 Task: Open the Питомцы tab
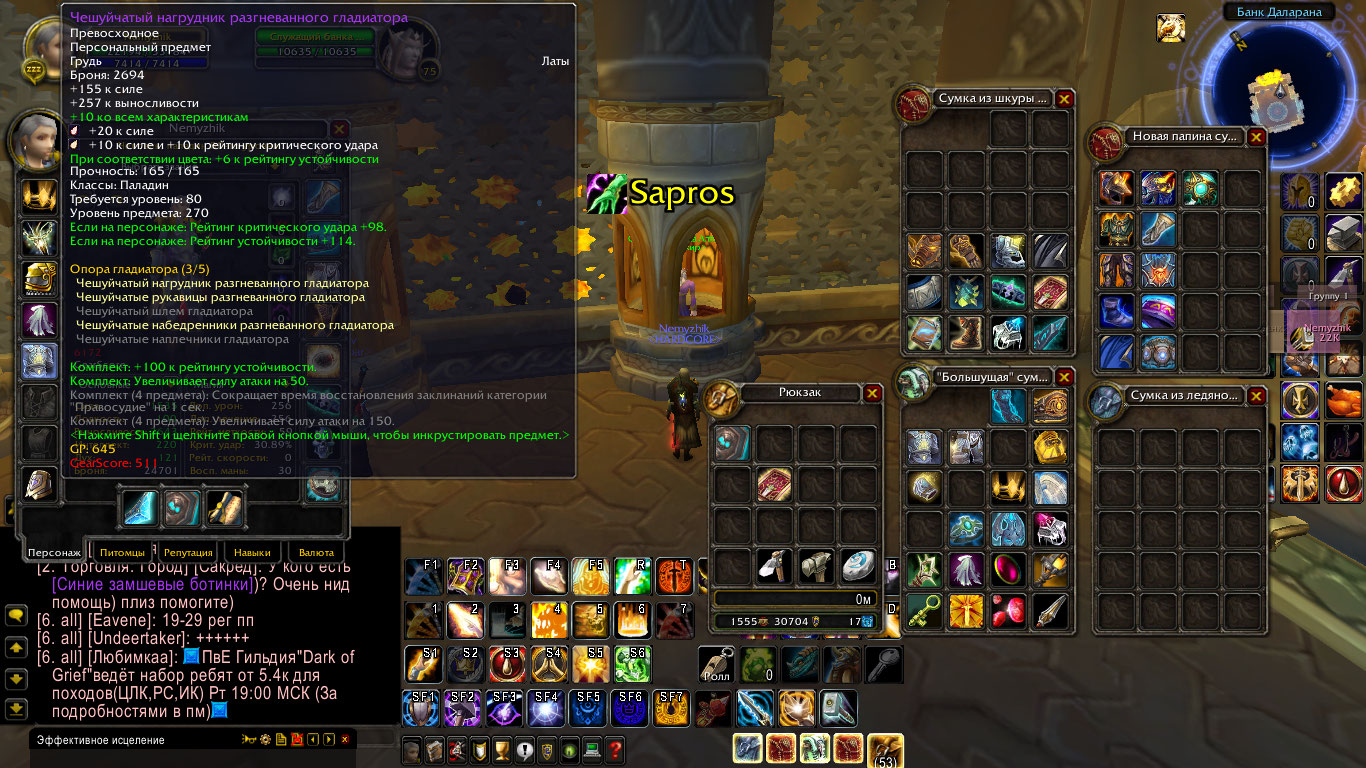click(x=127, y=552)
